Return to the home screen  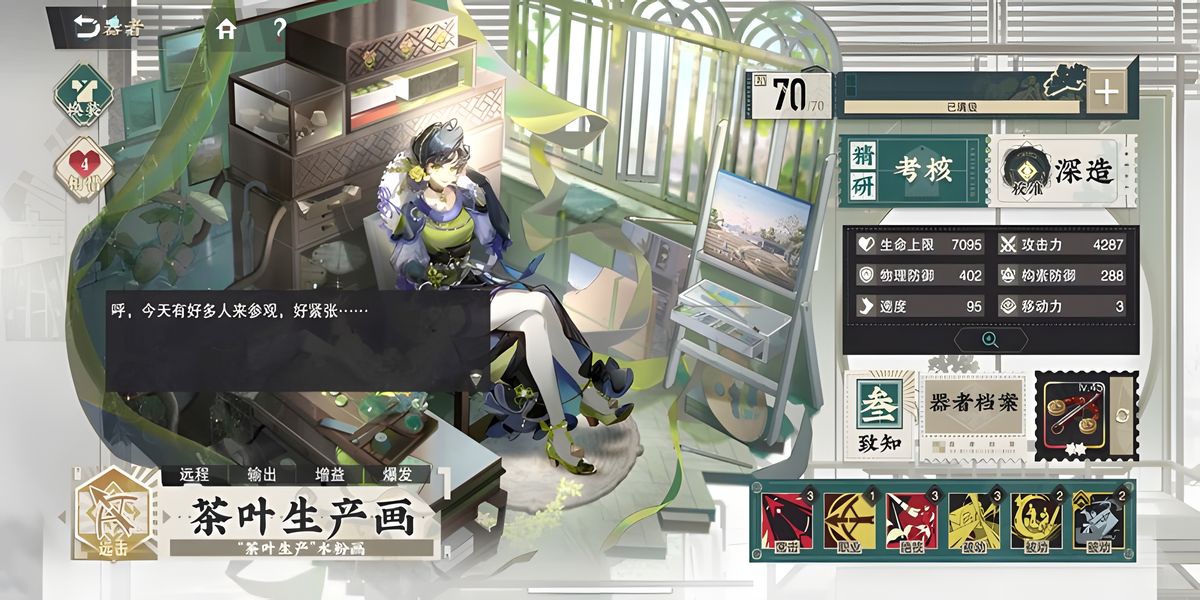[227, 29]
